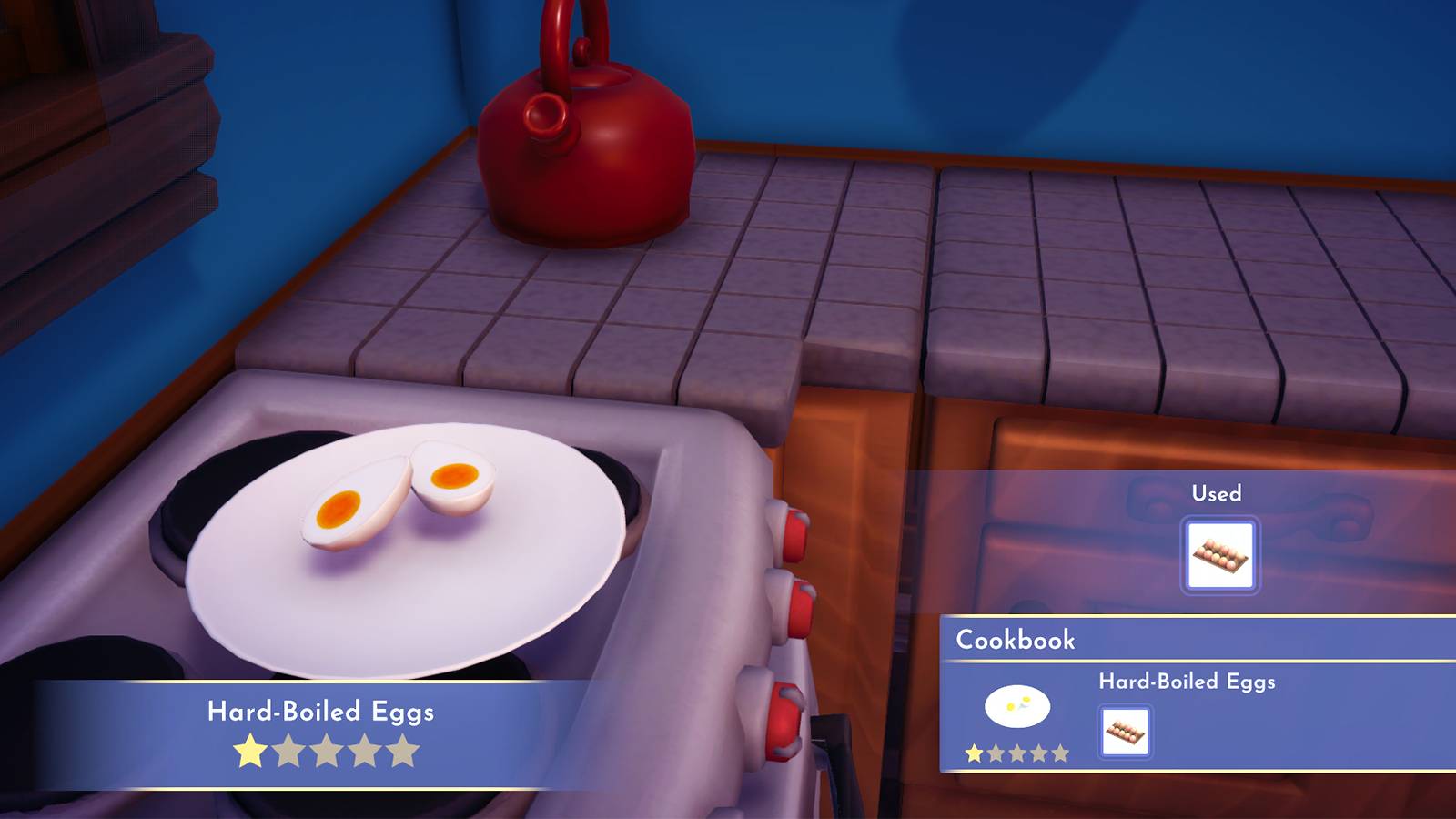
Task: Click the Hard-Boiled Eggs banner text on the left
Action: click(320, 709)
